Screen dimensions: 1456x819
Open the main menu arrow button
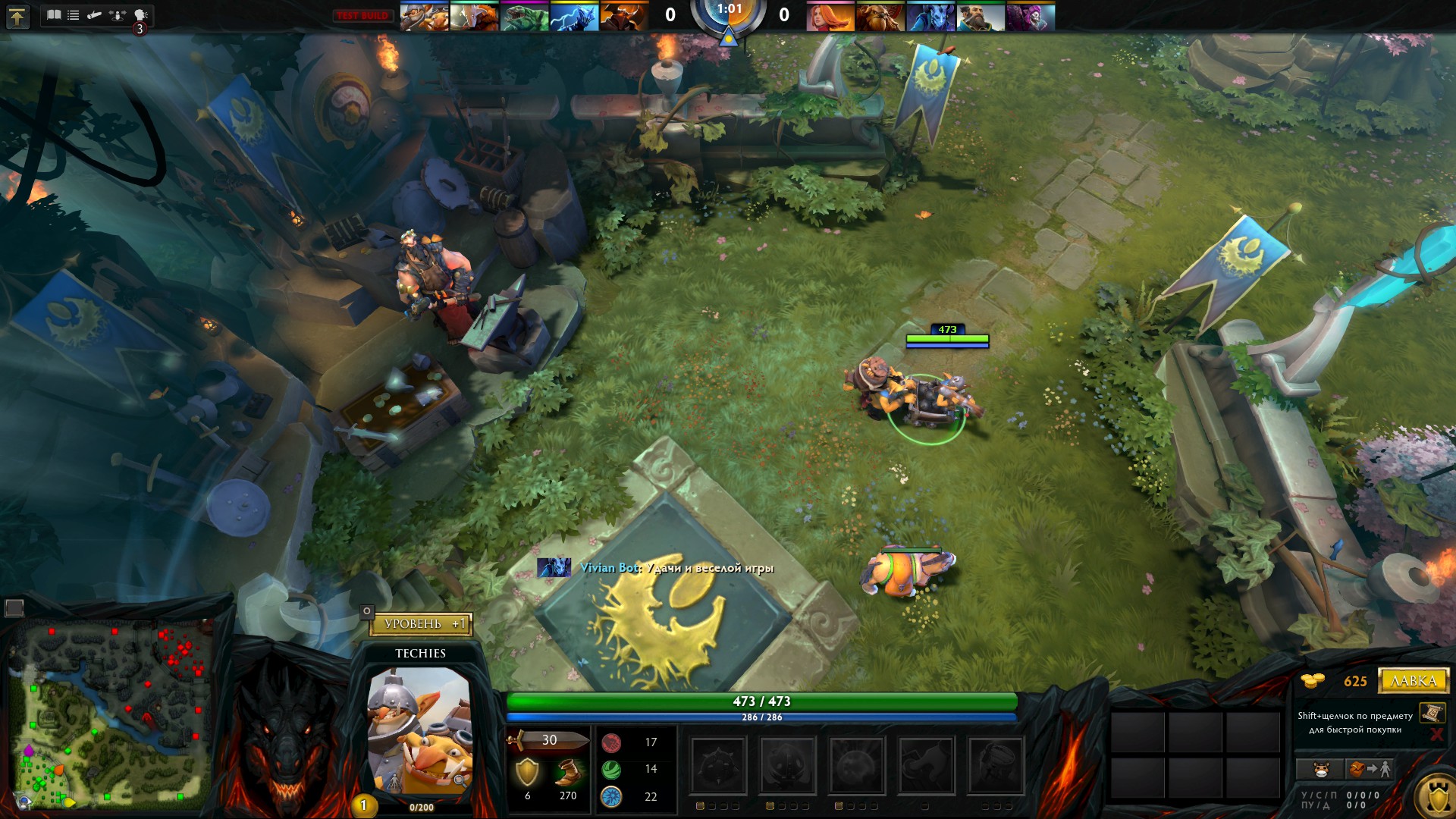pos(17,16)
